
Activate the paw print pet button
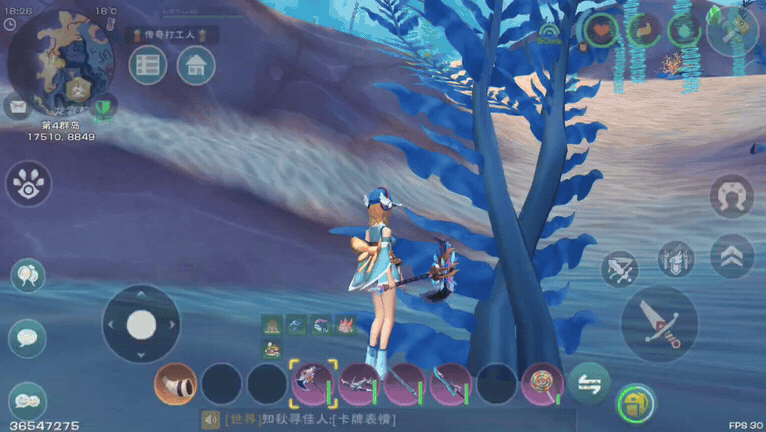[x=27, y=183]
